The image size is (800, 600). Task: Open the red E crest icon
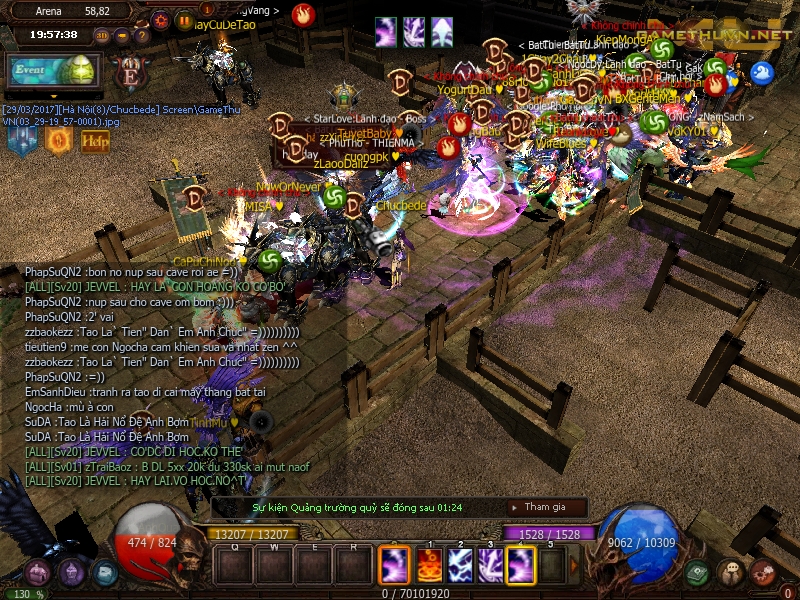pyautogui.click(x=129, y=73)
